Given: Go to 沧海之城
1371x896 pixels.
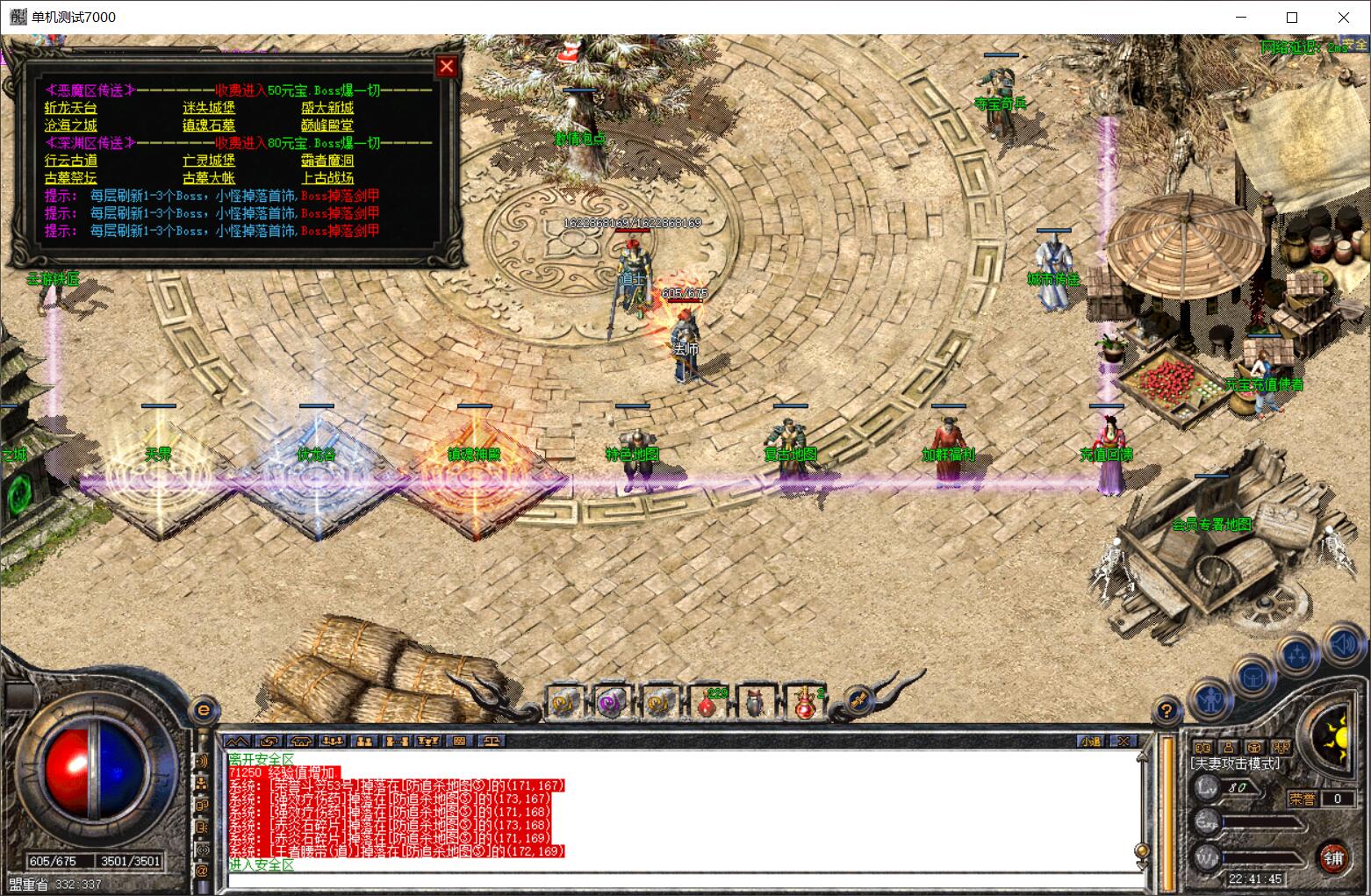Looking at the screenshot, I should point(71,125).
